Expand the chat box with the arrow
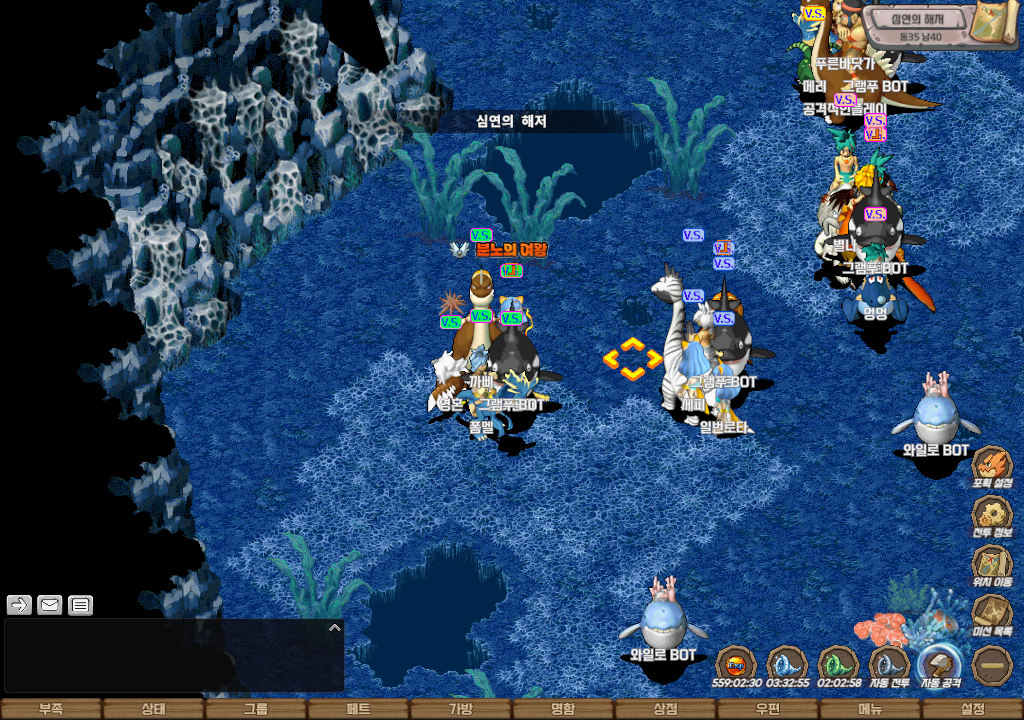 334,627
